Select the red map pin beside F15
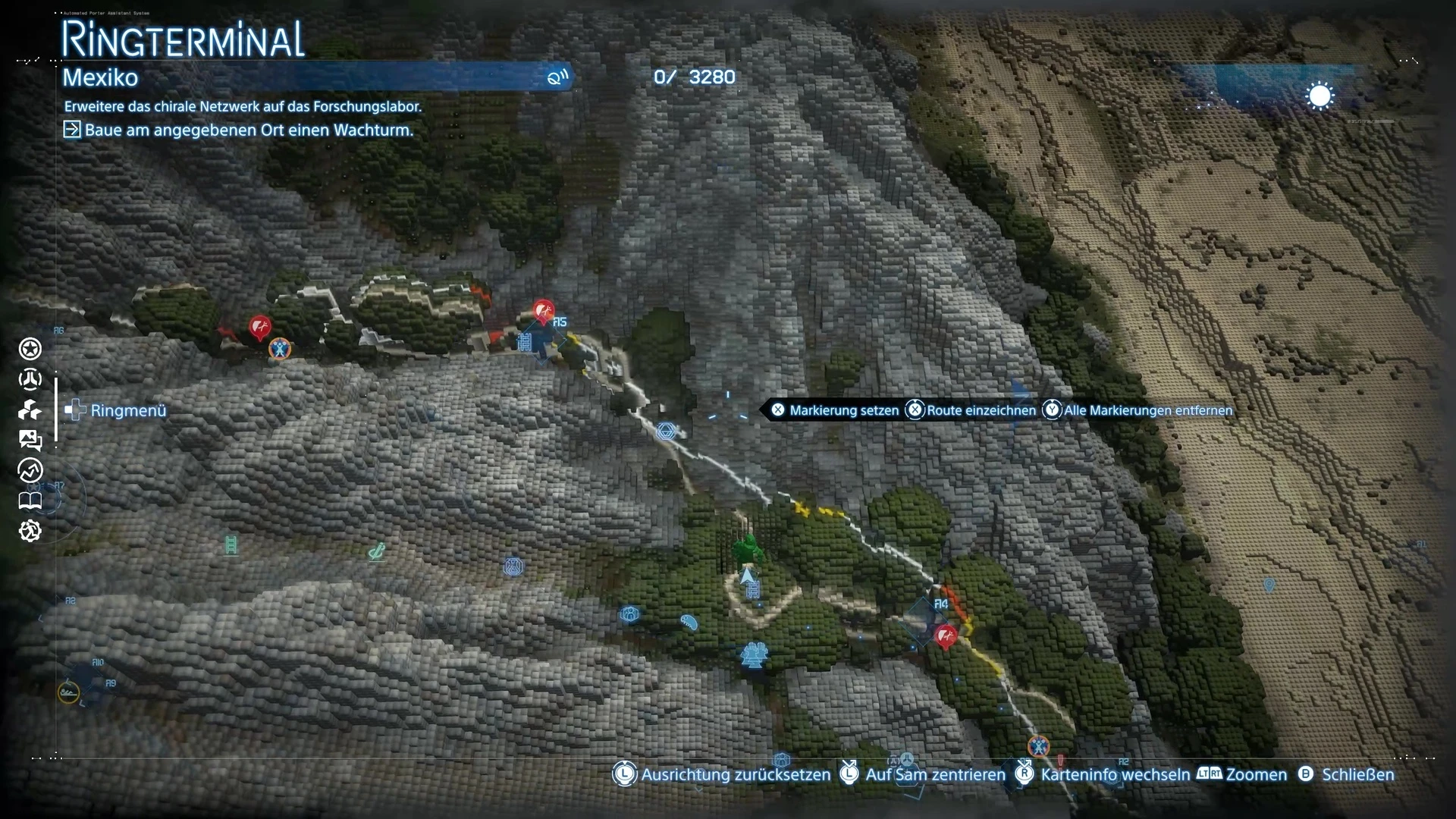Image resolution: width=1456 pixels, height=819 pixels. [543, 311]
